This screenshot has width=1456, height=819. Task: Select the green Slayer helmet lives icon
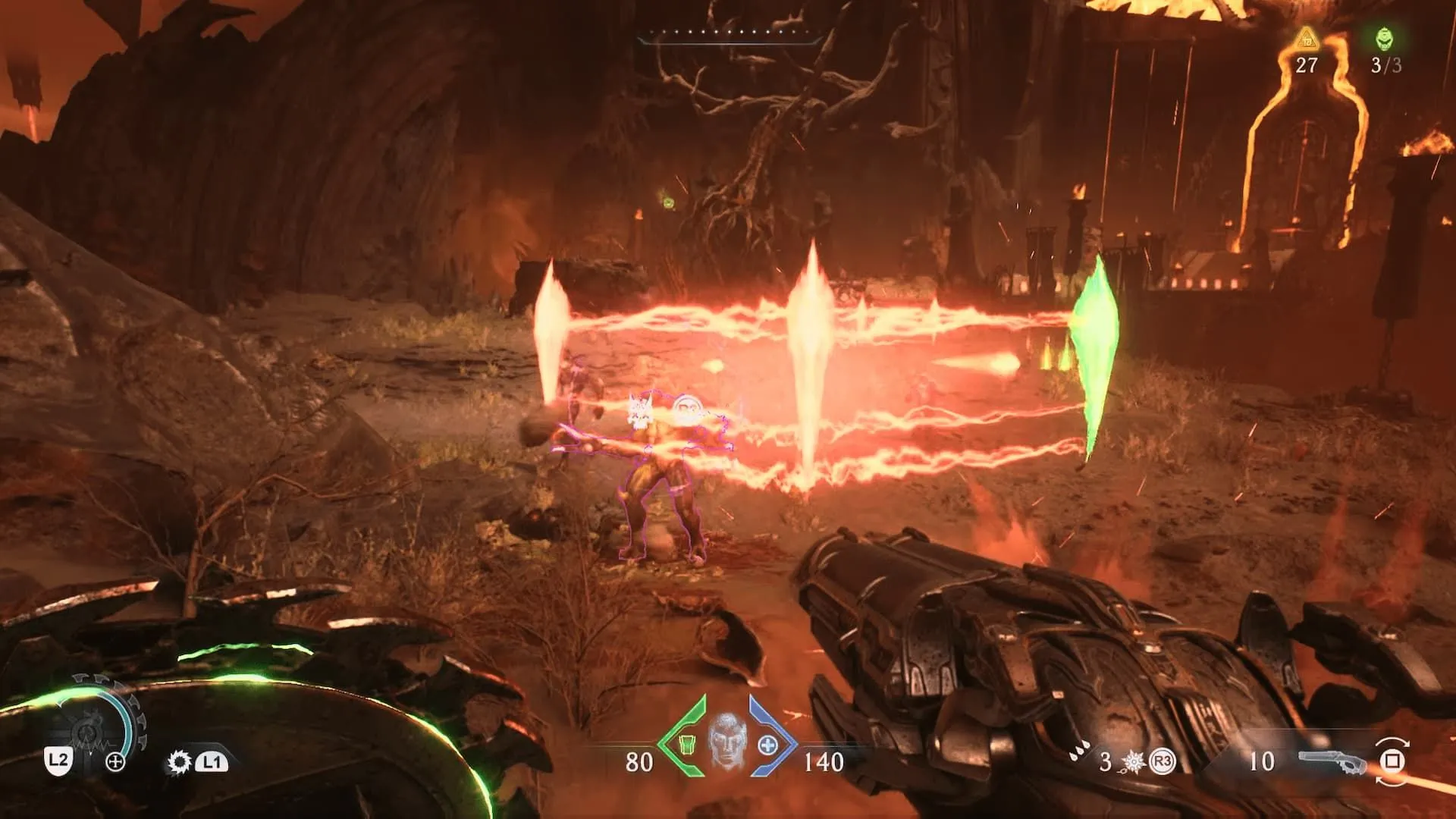point(1385,38)
